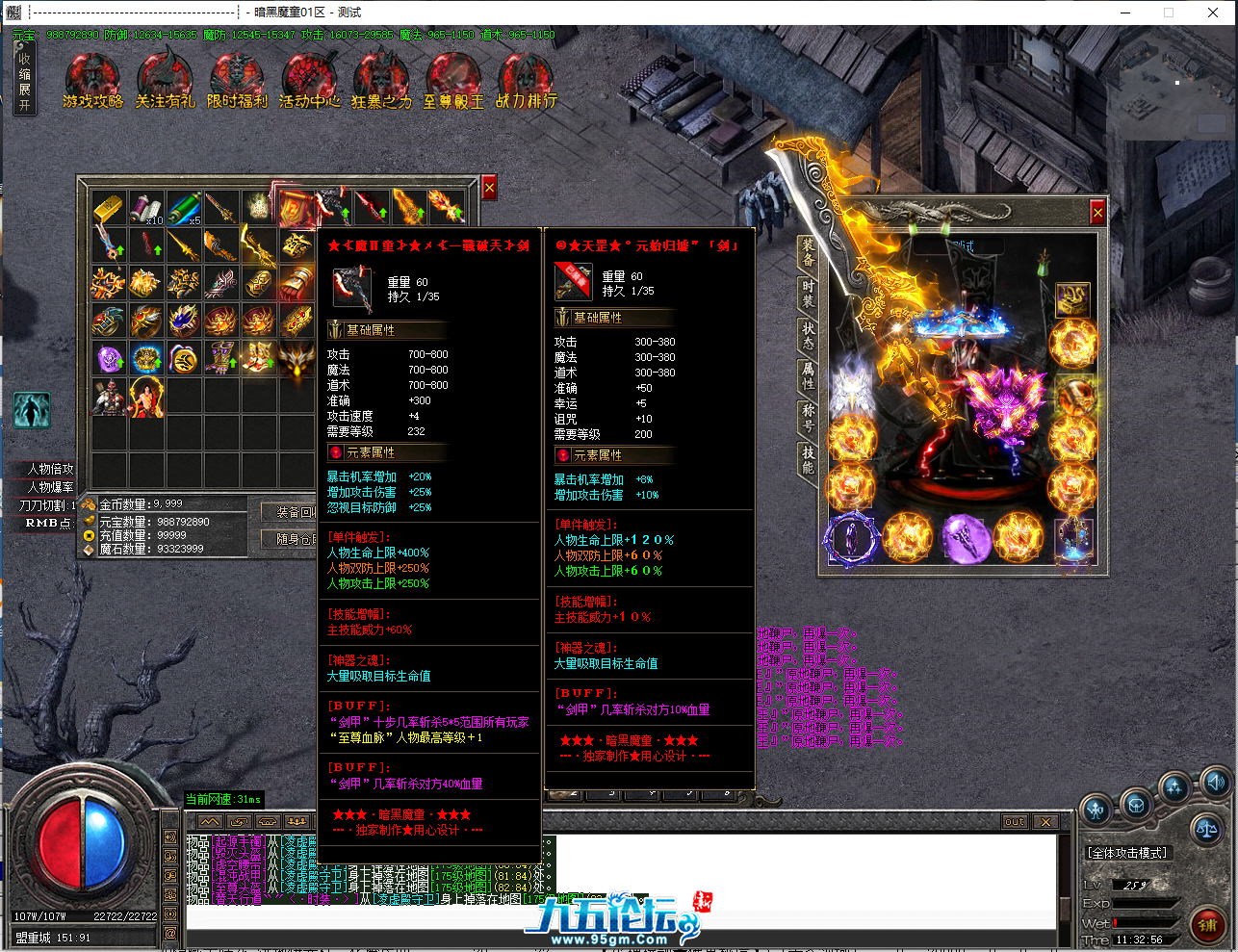Image resolution: width=1238 pixels, height=952 pixels.
Task: Close the character equipment panel
Action: (x=1096, y=211)
